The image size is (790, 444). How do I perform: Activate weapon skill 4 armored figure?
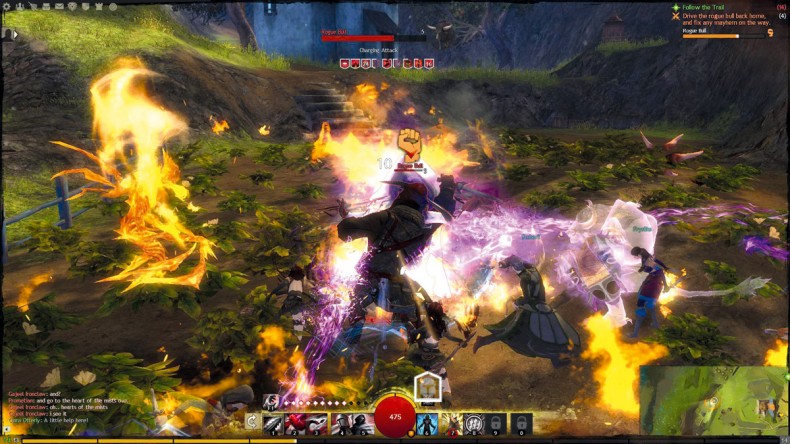pos(341,423)
